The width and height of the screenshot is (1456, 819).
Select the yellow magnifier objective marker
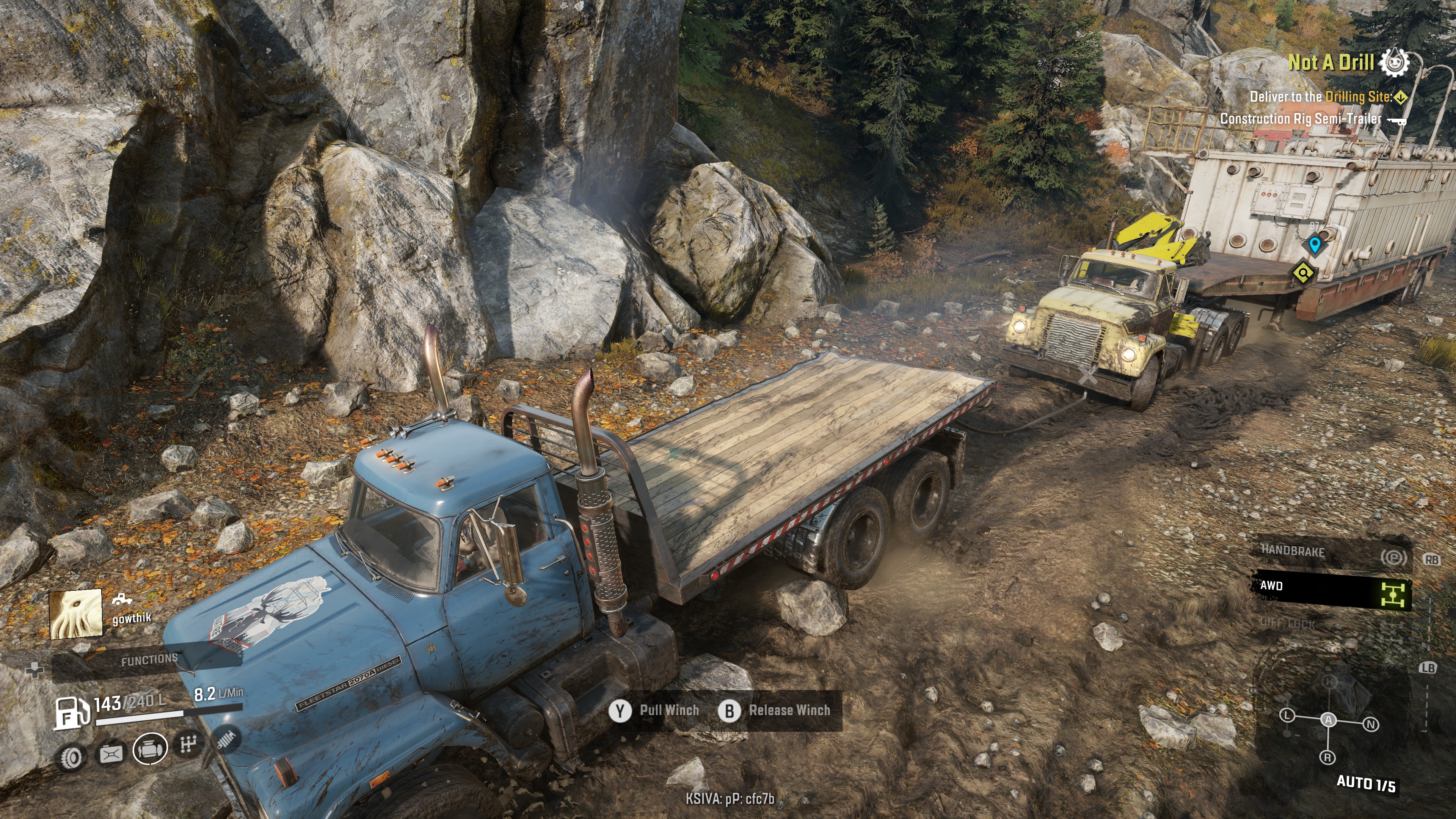point(1304,273)
